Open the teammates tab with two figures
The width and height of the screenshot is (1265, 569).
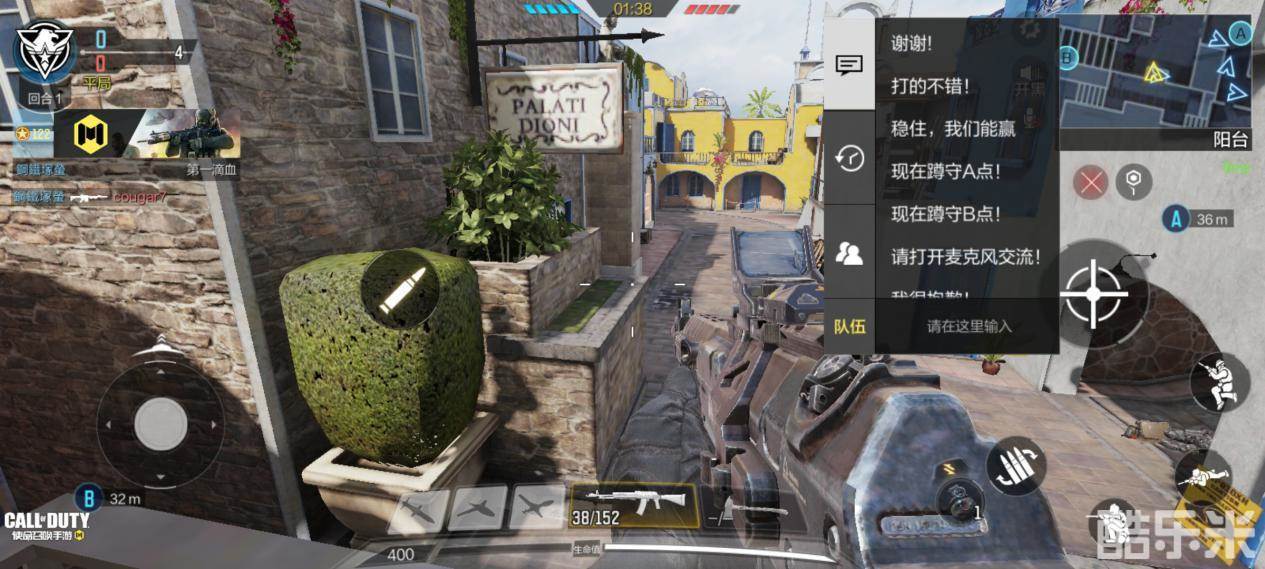pos(849,253)
